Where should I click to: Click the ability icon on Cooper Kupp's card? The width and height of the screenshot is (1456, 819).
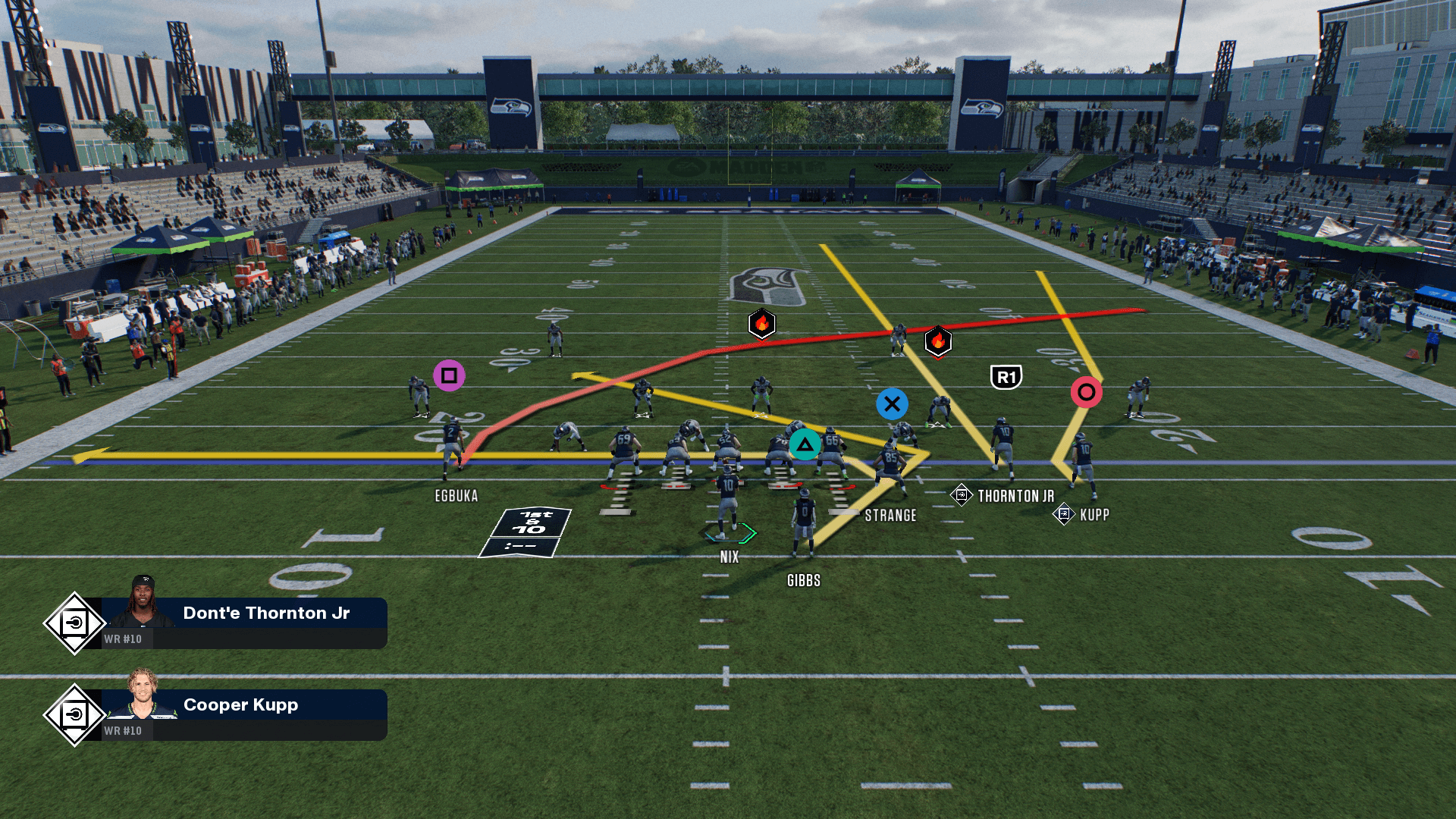74,715
